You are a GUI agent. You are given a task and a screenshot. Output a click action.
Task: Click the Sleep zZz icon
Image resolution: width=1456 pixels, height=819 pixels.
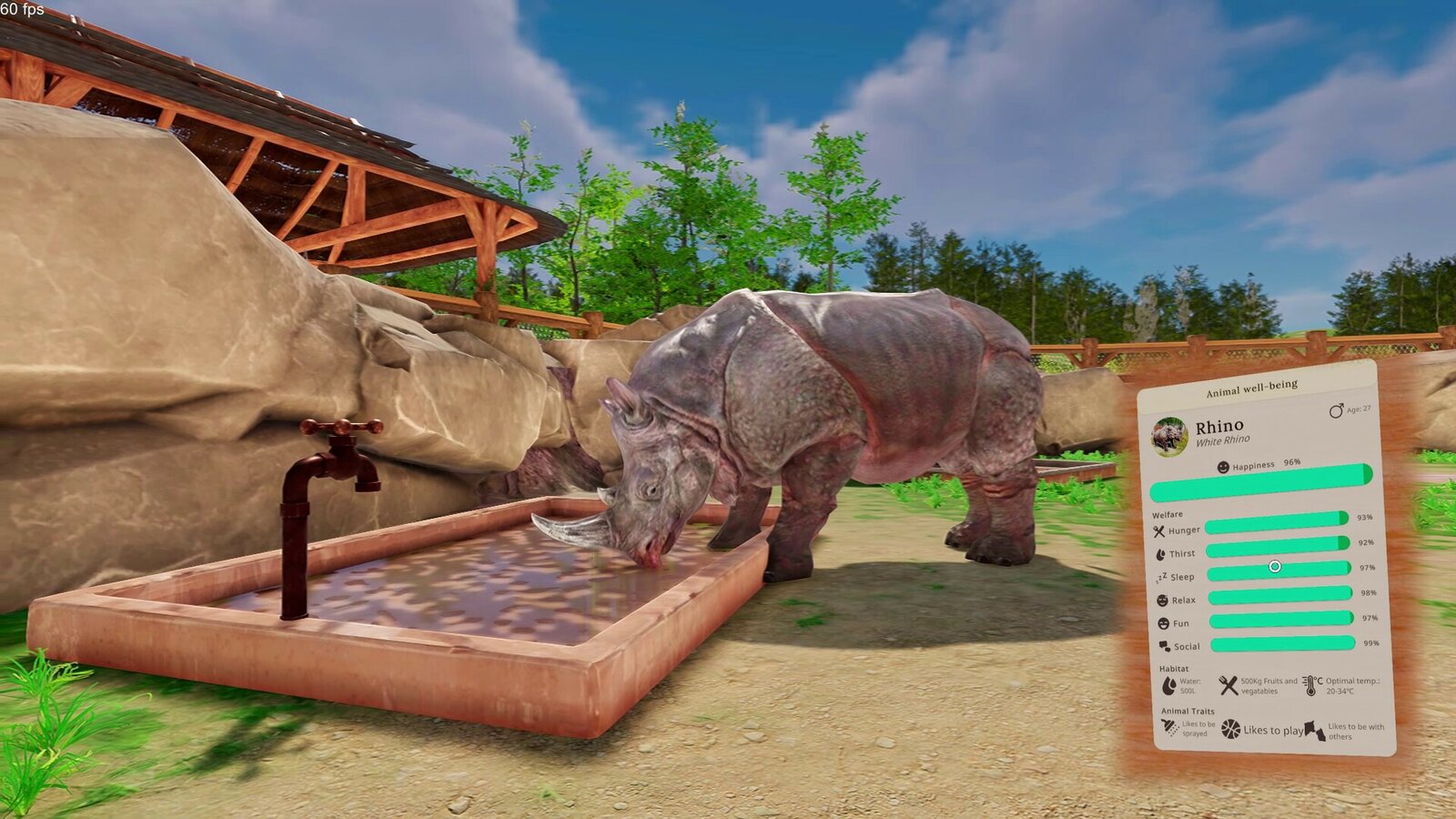pos(1161,577)
